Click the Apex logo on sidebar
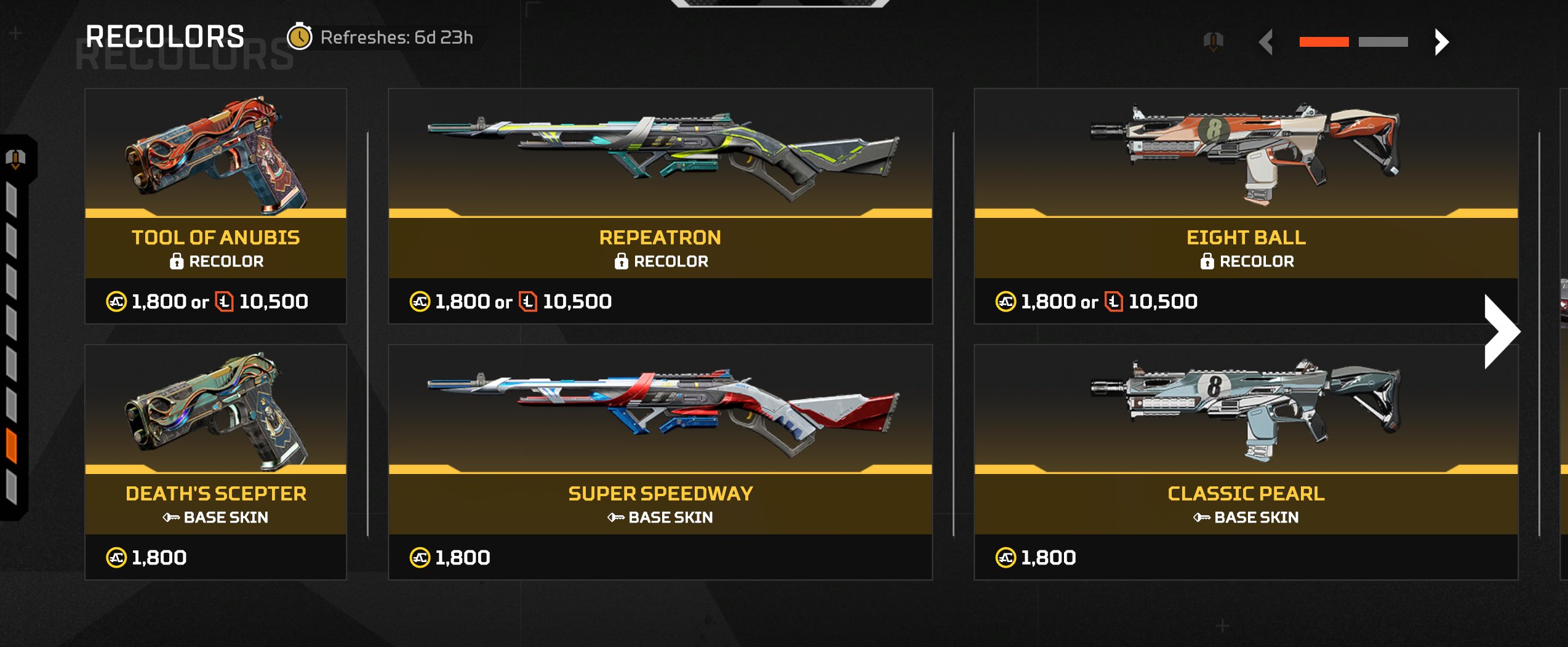 pyautogui.click(x=15, y=159)
